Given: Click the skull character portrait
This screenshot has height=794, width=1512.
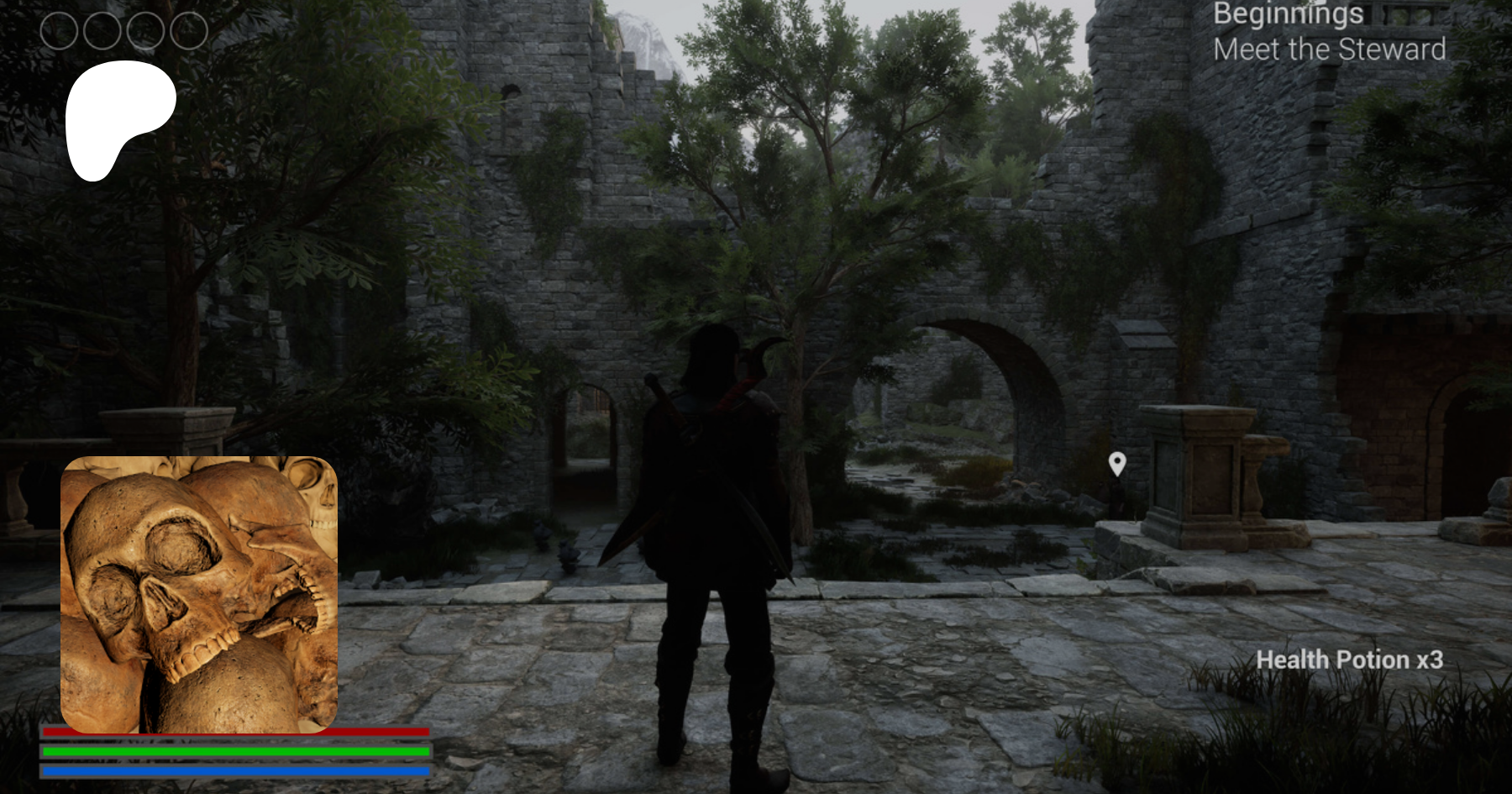Looking at the screenshot, I should coord(199,594).
